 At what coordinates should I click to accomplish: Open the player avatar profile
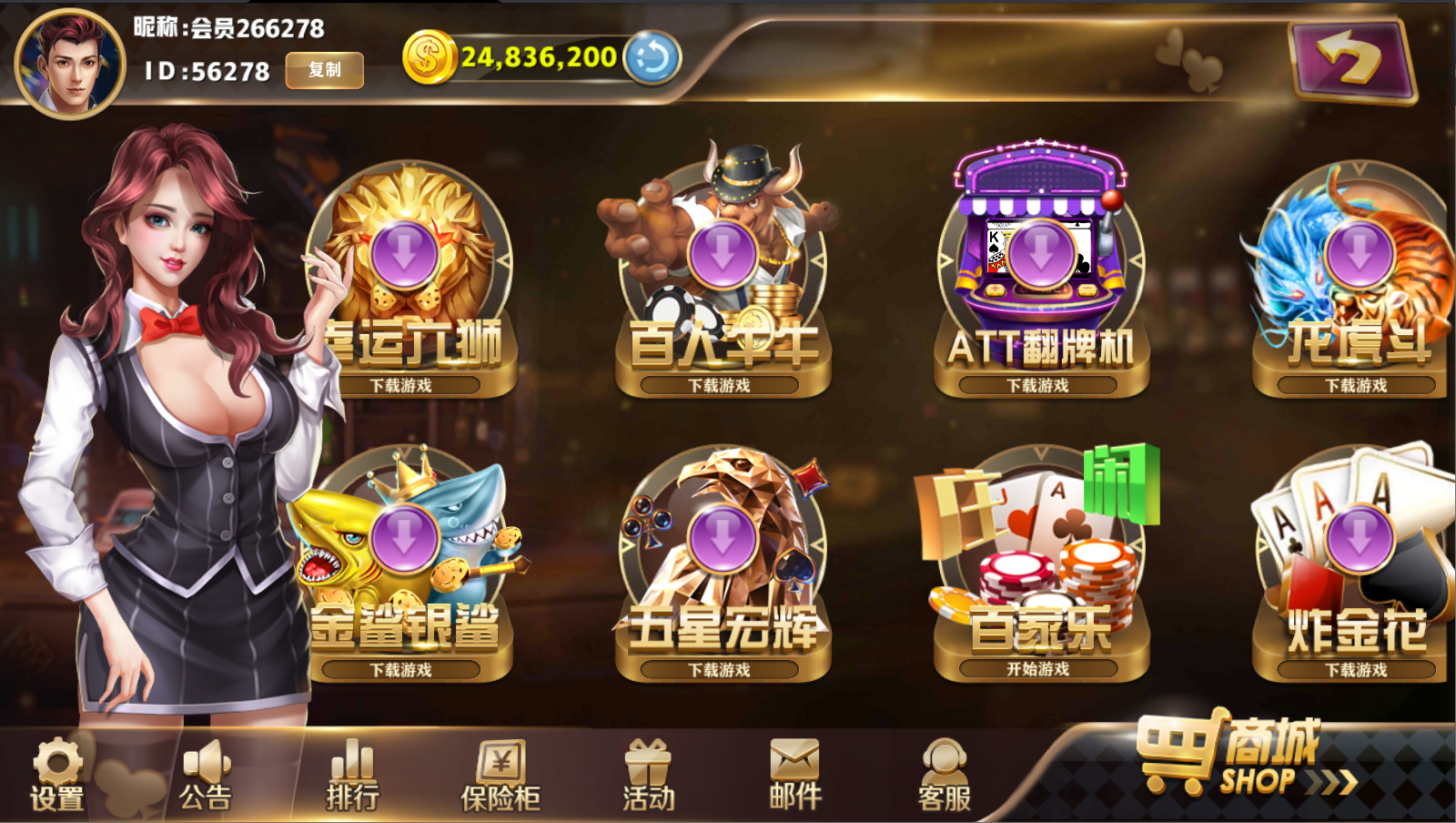[70, 64]
